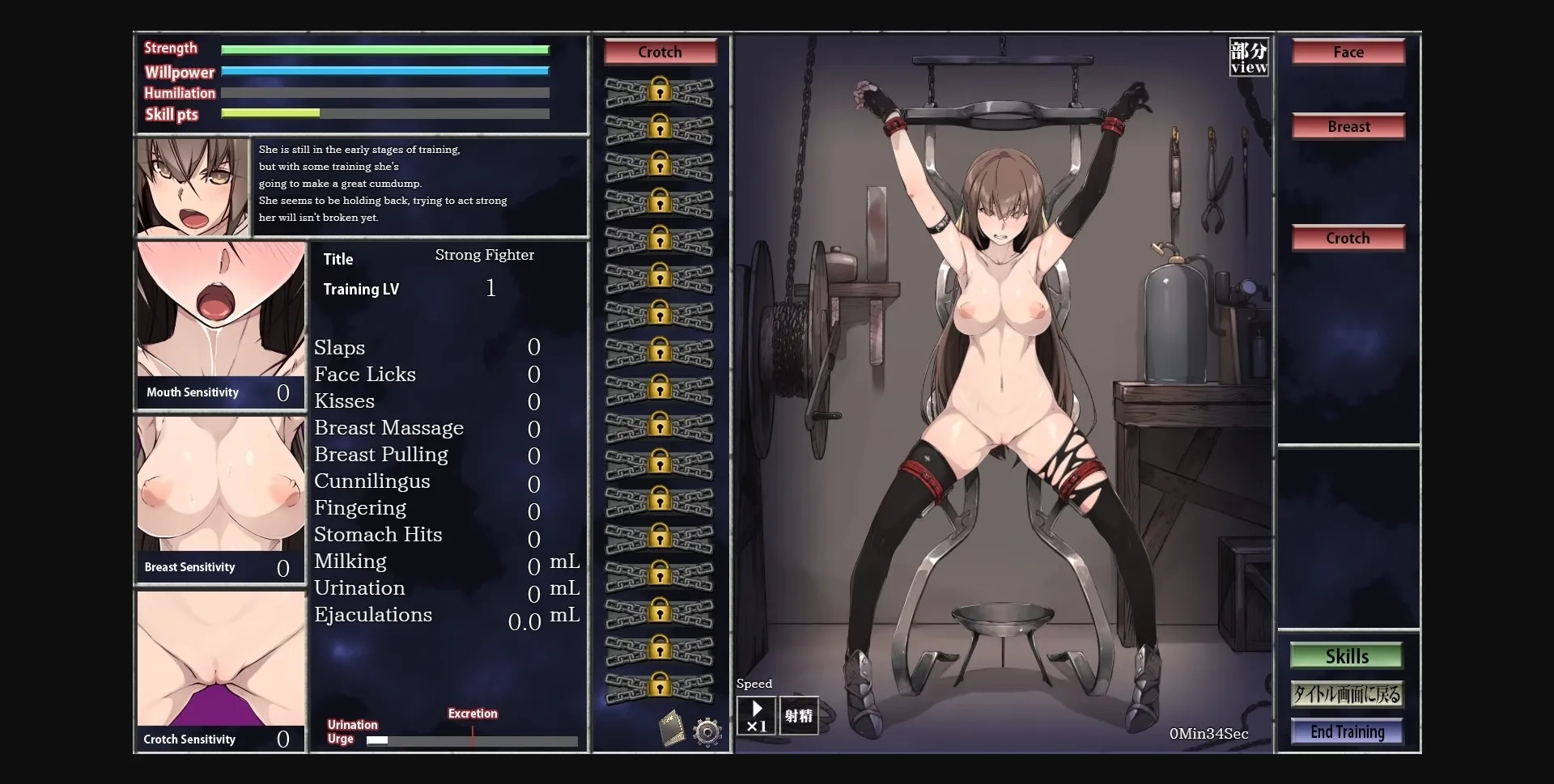Click the Mouth Sensitivity thumbnail image
The image size is (1554, 784).
[219, 311]
